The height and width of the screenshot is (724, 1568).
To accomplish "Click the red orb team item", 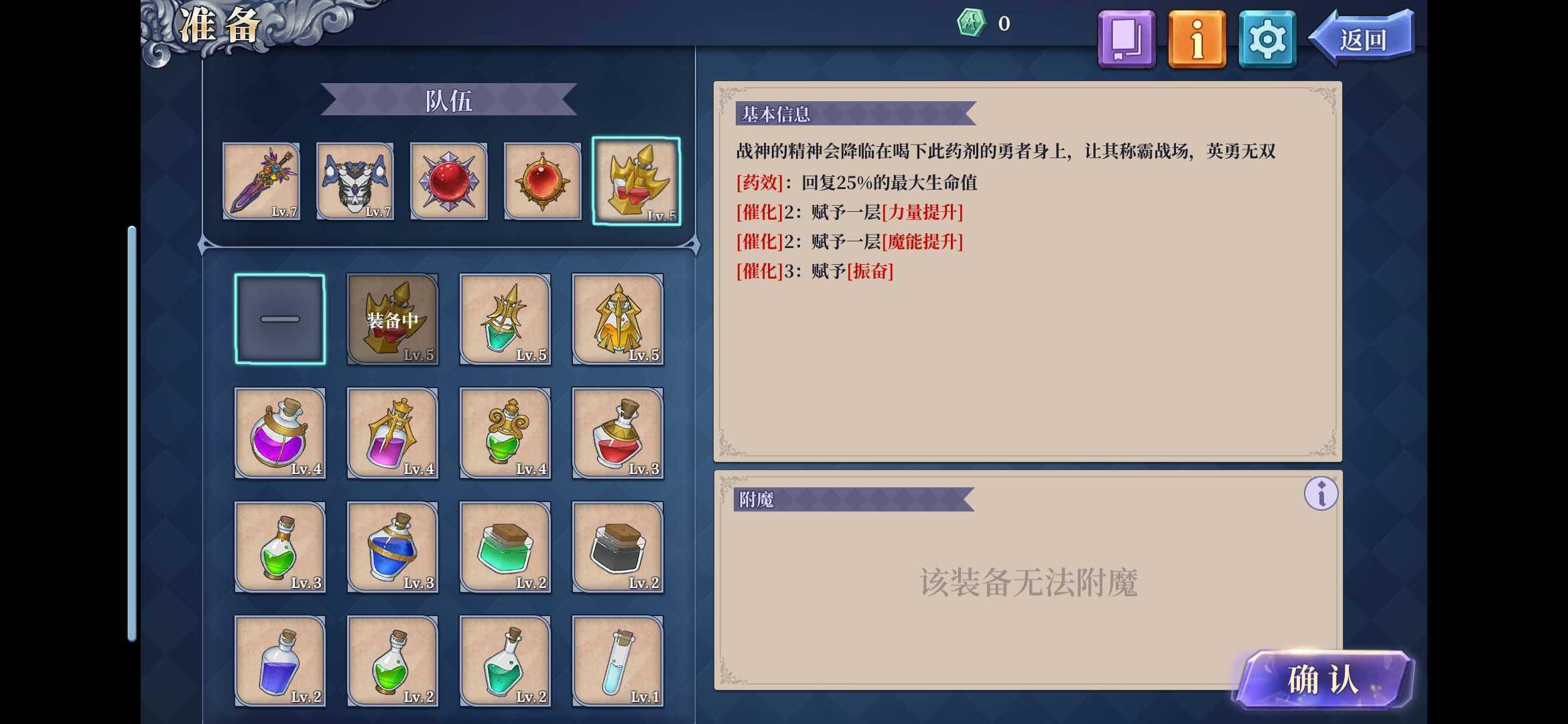I will click(x=448, y=181).
